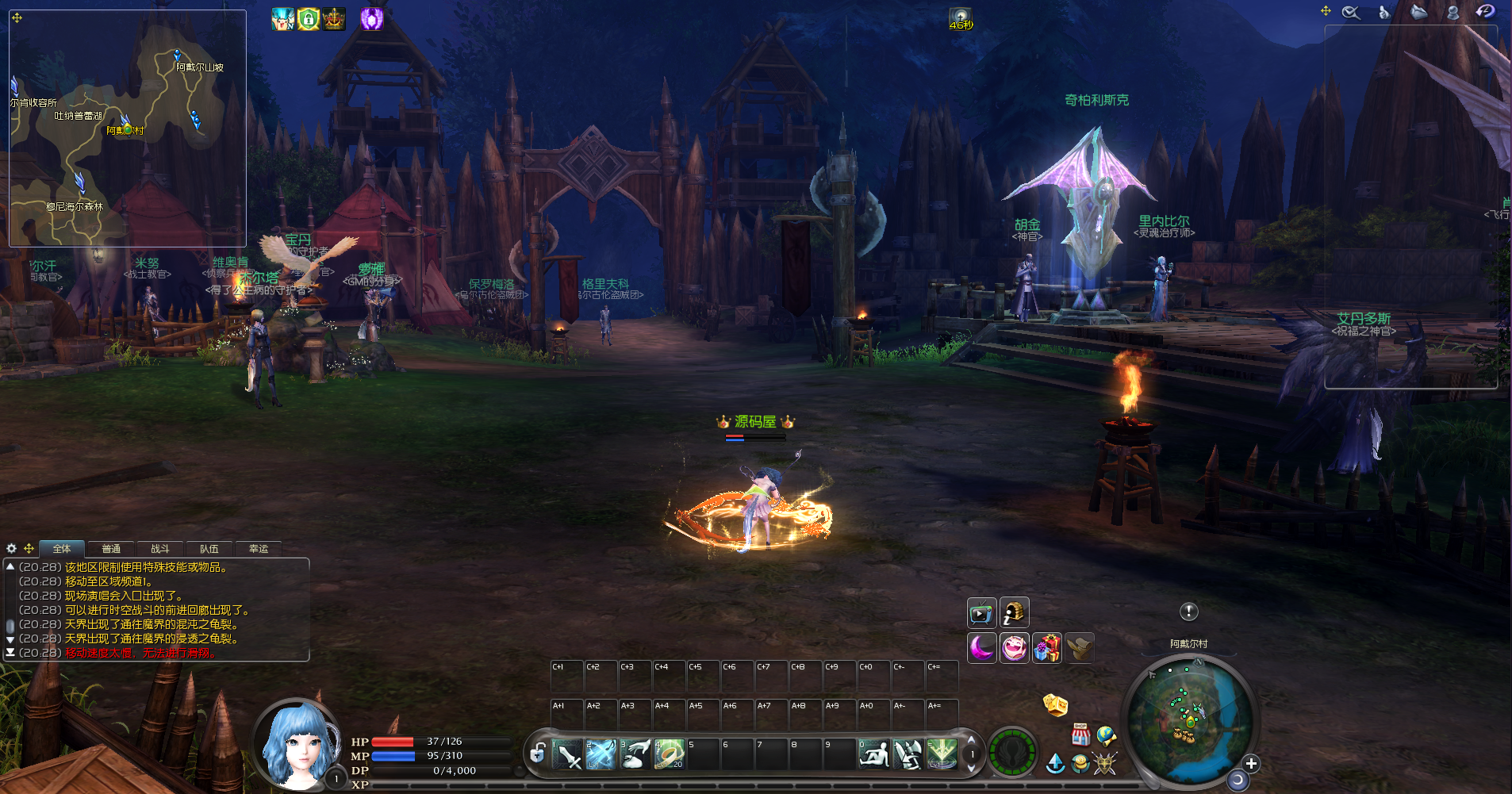Click the purple crescent moon icon
Screen dimensions: 1512x794
(981, 648)
